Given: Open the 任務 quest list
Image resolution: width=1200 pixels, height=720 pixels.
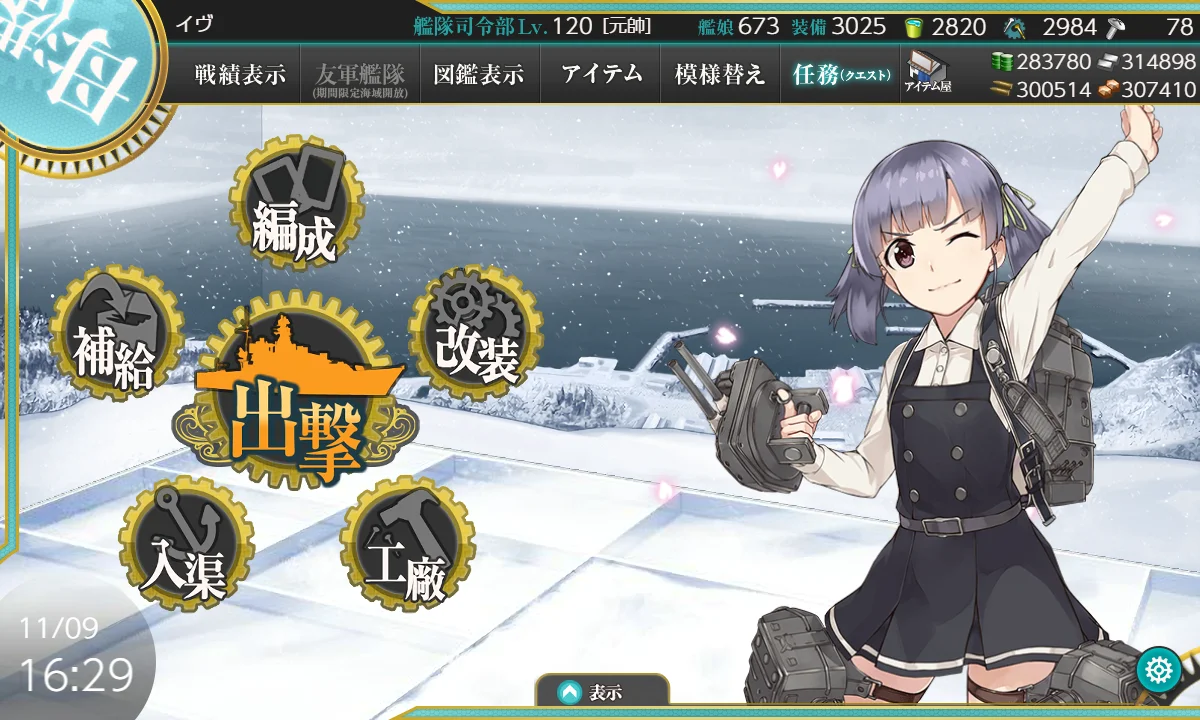Looking at the screenshot, I should point(840,75).
